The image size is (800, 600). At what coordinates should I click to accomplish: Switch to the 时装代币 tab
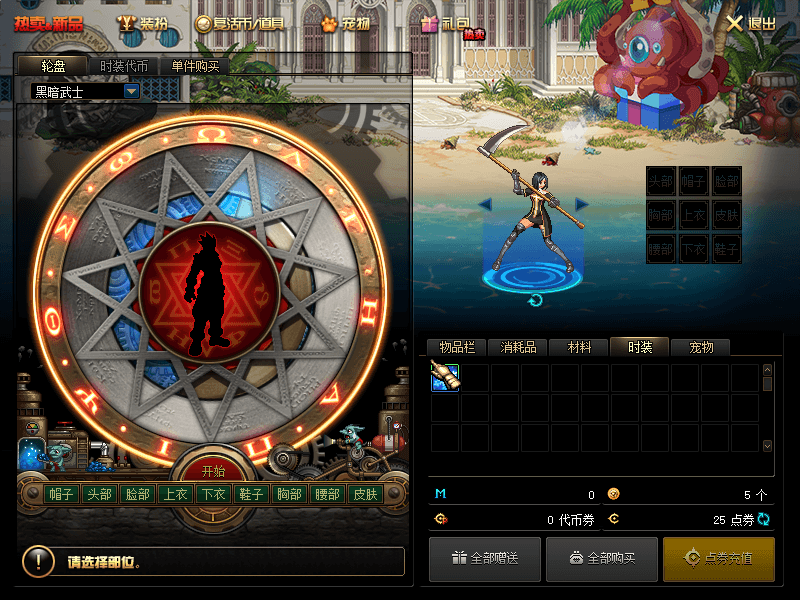coord(124,66)
